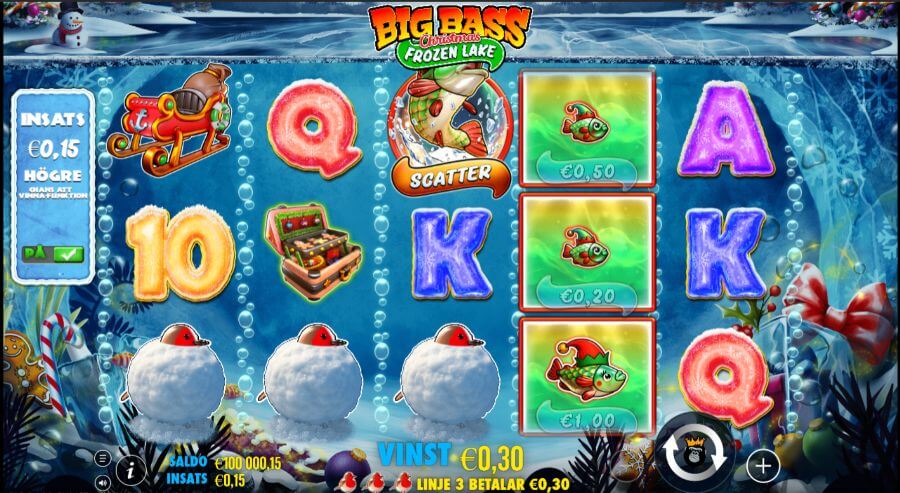Open the hamburger menu icon
The image size is (900, 493).
pos(101,458)
